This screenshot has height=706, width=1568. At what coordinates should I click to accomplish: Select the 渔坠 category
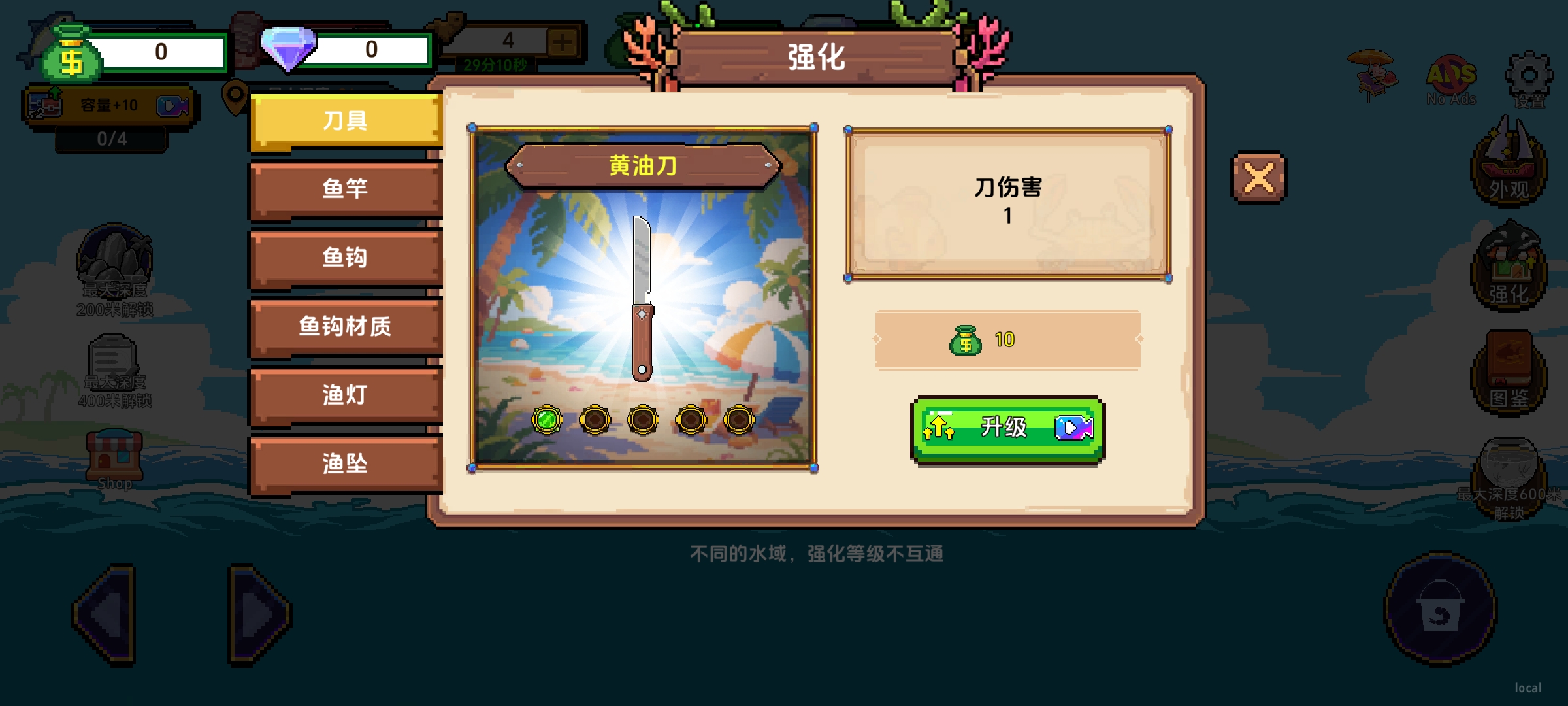tap(344, 464)
